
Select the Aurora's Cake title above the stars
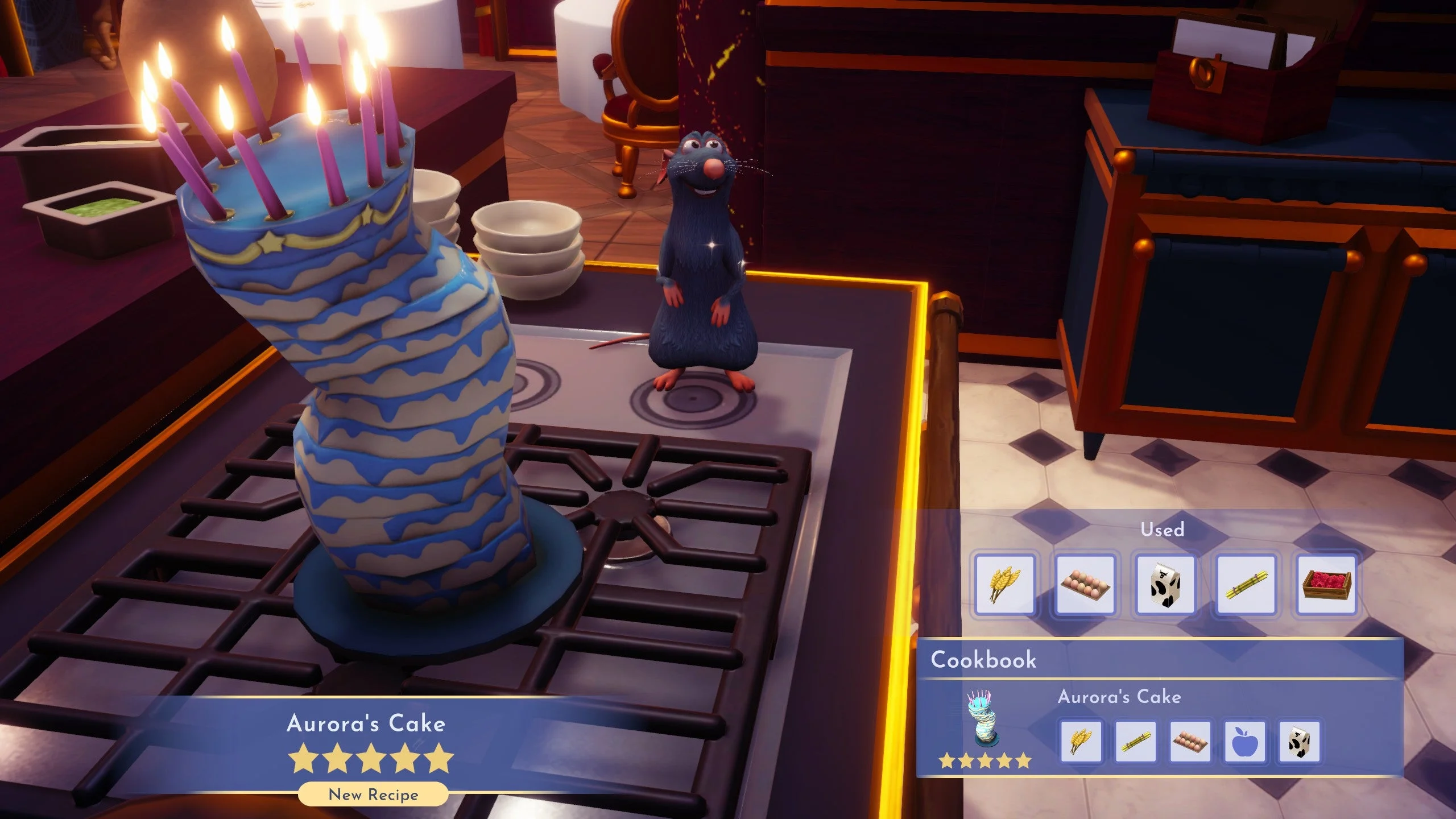click(369, 723)
